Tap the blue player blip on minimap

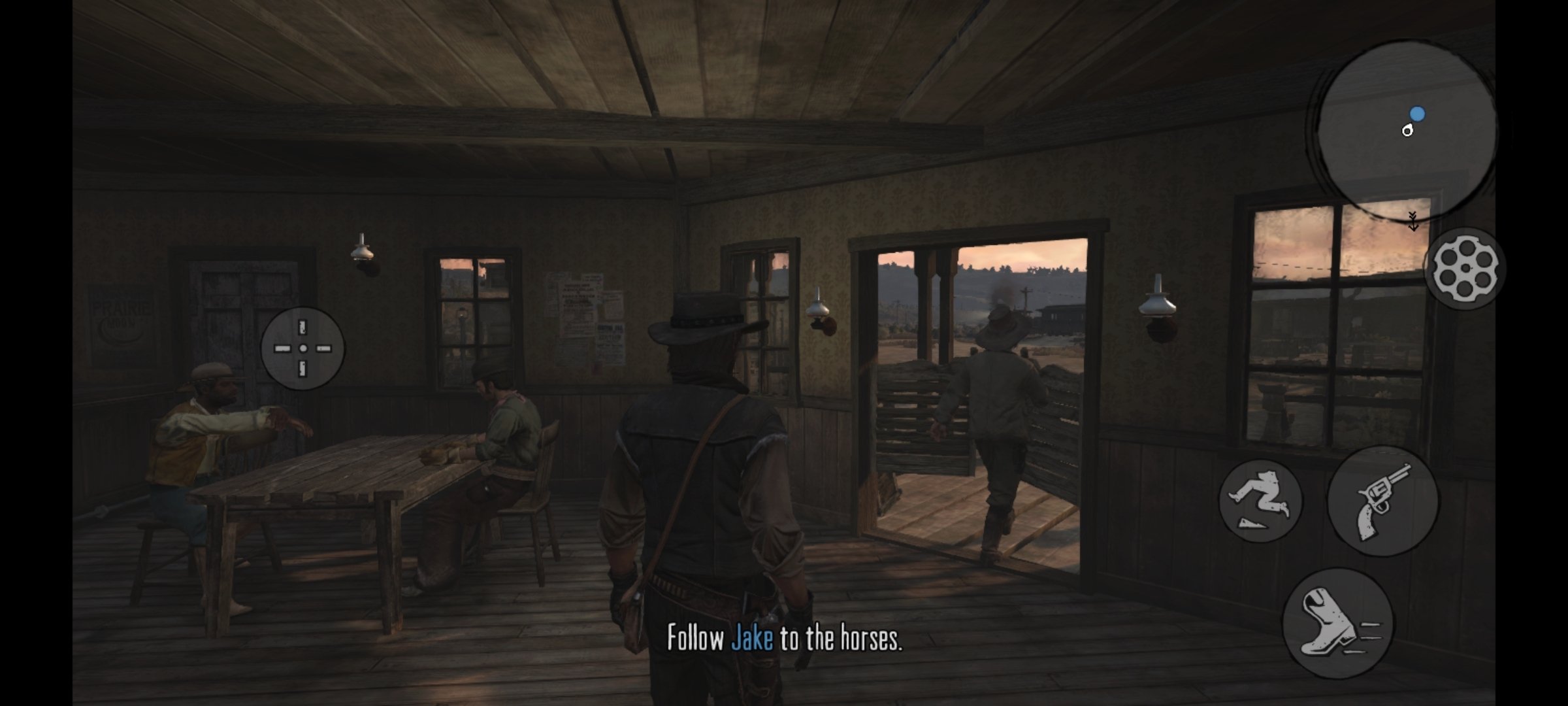pyautogui.click(x=1416, y=113)
